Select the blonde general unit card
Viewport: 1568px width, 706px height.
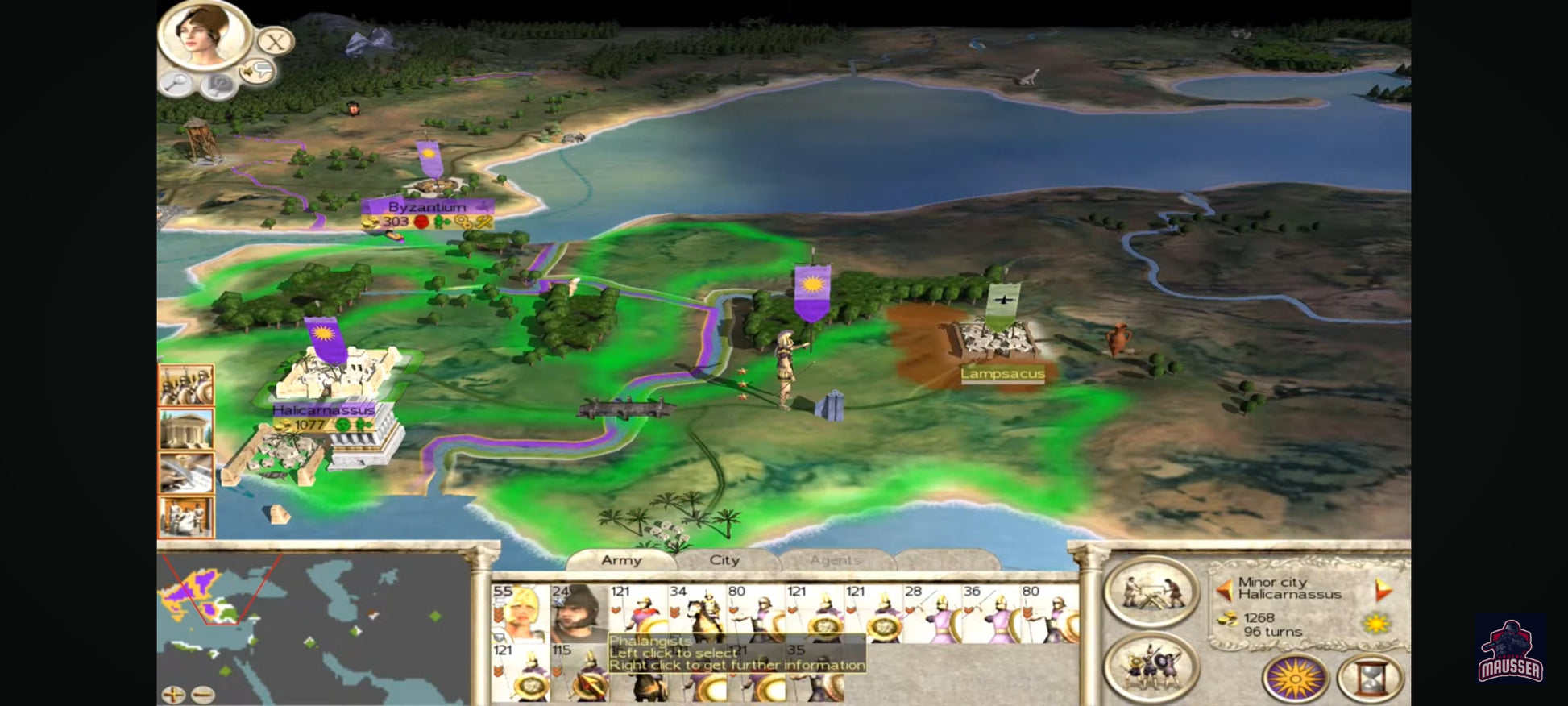(x=520, y=613)
